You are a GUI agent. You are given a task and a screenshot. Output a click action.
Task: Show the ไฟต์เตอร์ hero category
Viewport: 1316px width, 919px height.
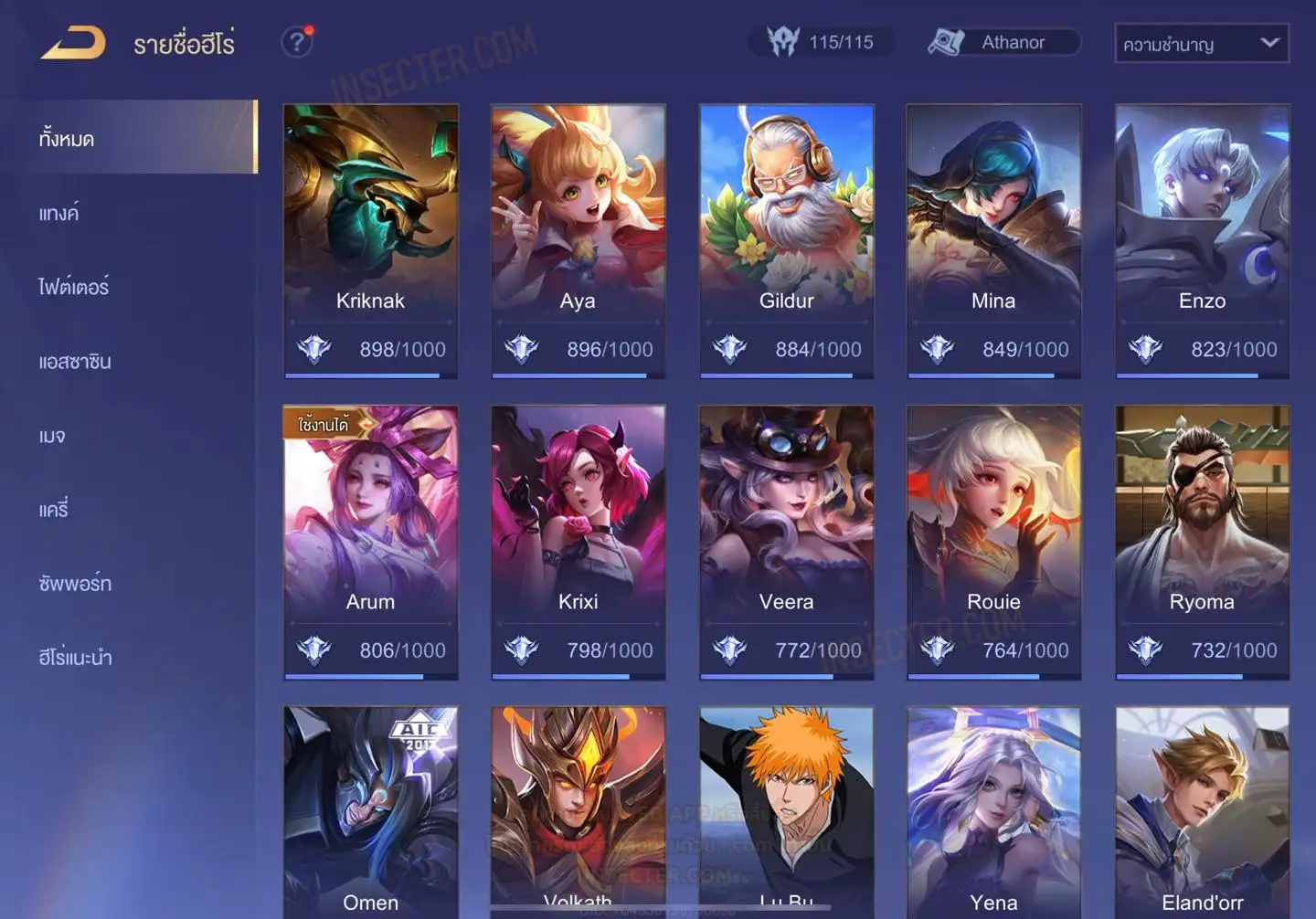click(x=73, y=288)
